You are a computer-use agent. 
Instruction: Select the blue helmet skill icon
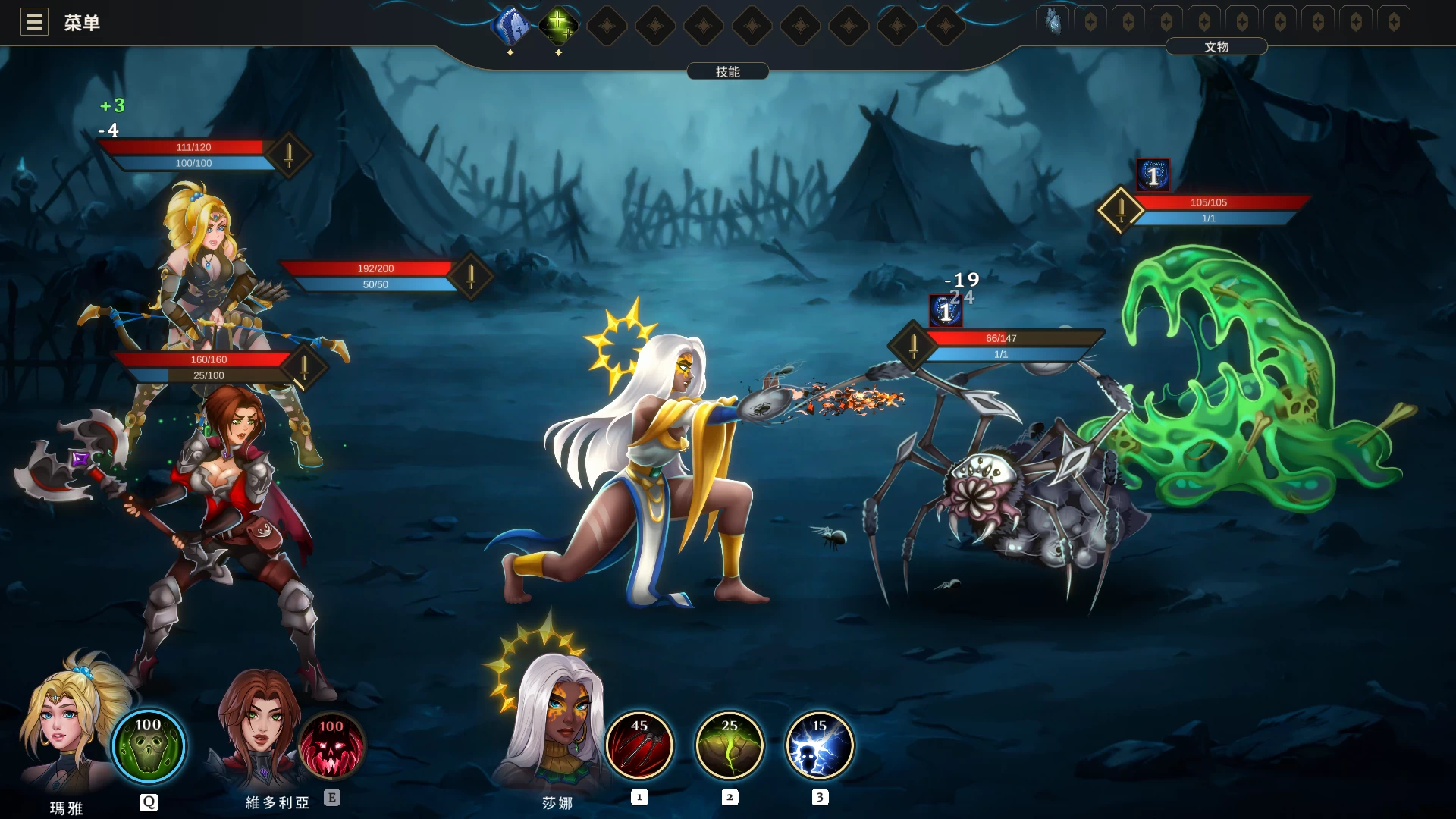pos(510,26)
